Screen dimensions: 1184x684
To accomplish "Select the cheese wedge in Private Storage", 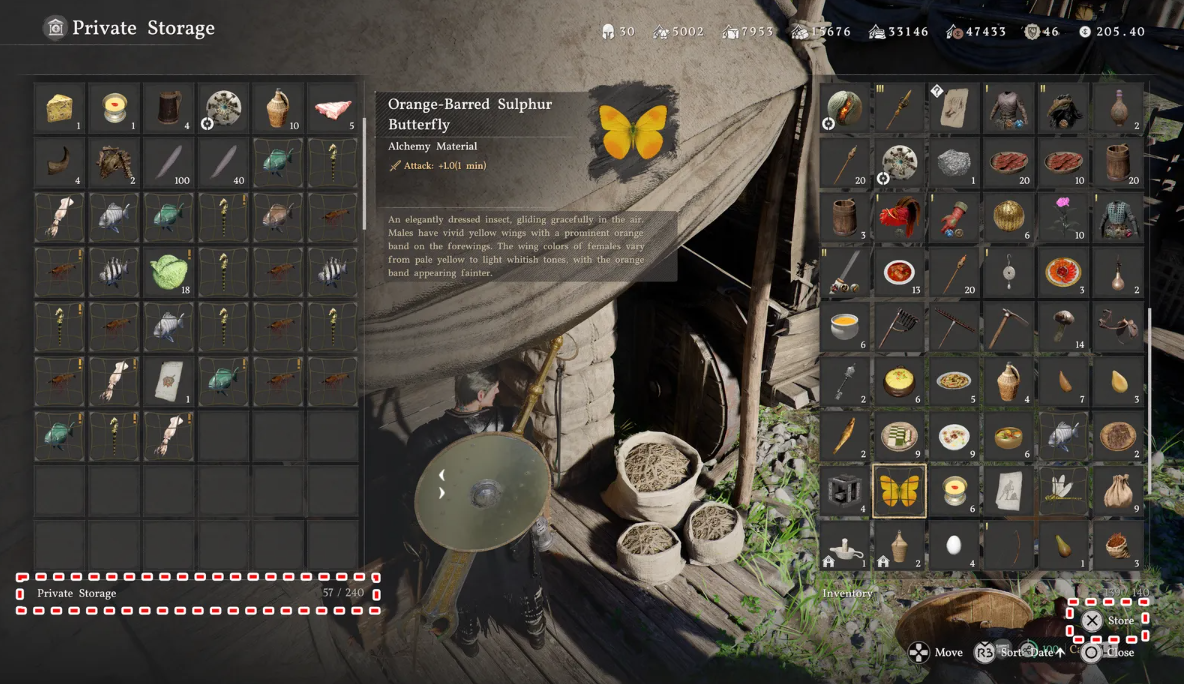I will point(60,107).
